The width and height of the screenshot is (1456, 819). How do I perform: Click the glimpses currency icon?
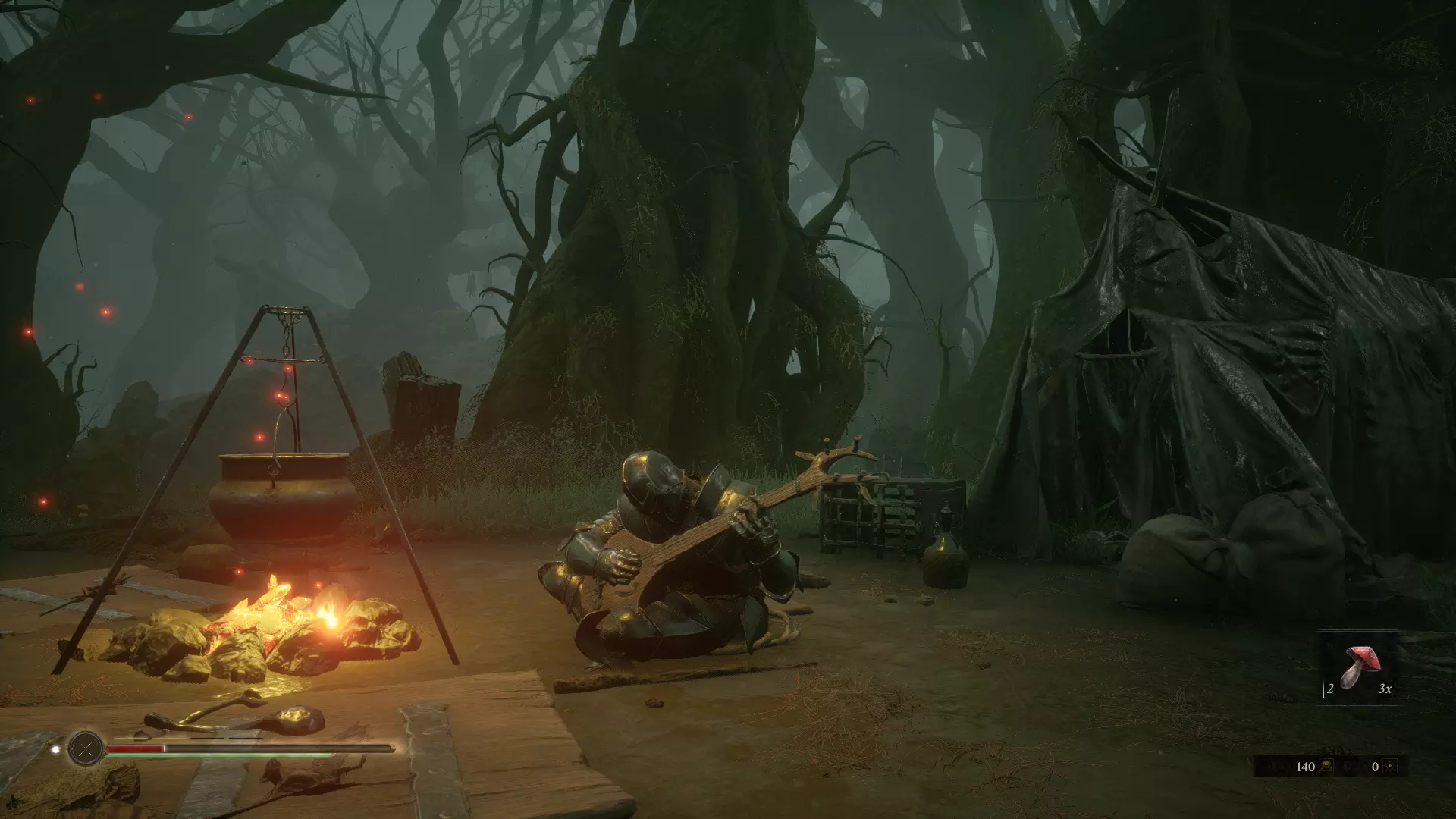click(x=1390, y=767)
